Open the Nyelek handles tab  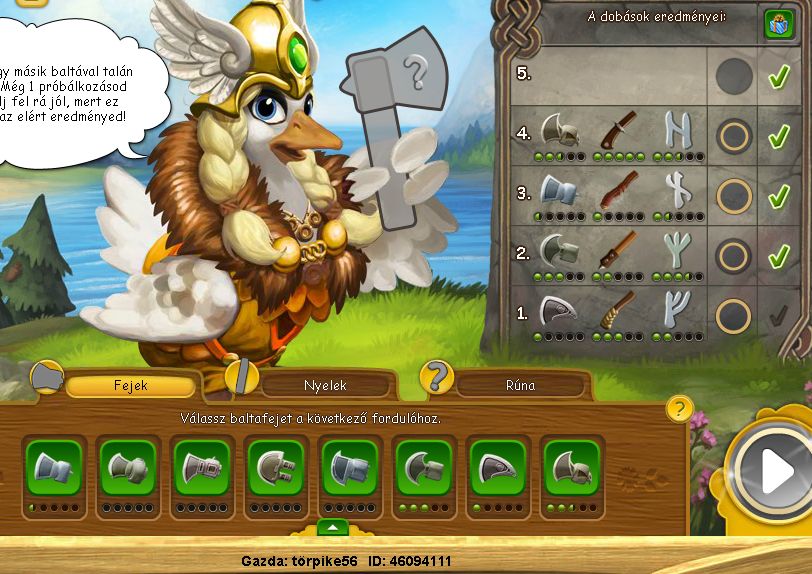click(318, 385)
